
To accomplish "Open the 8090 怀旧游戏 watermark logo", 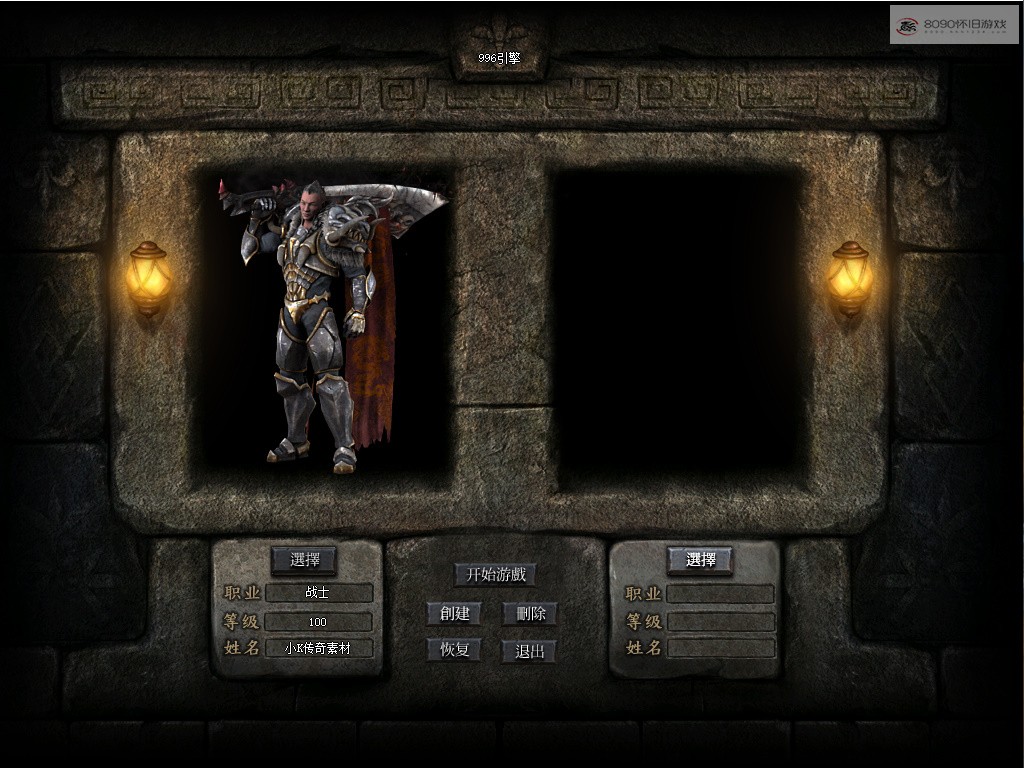I will click(x=953, y=24).
